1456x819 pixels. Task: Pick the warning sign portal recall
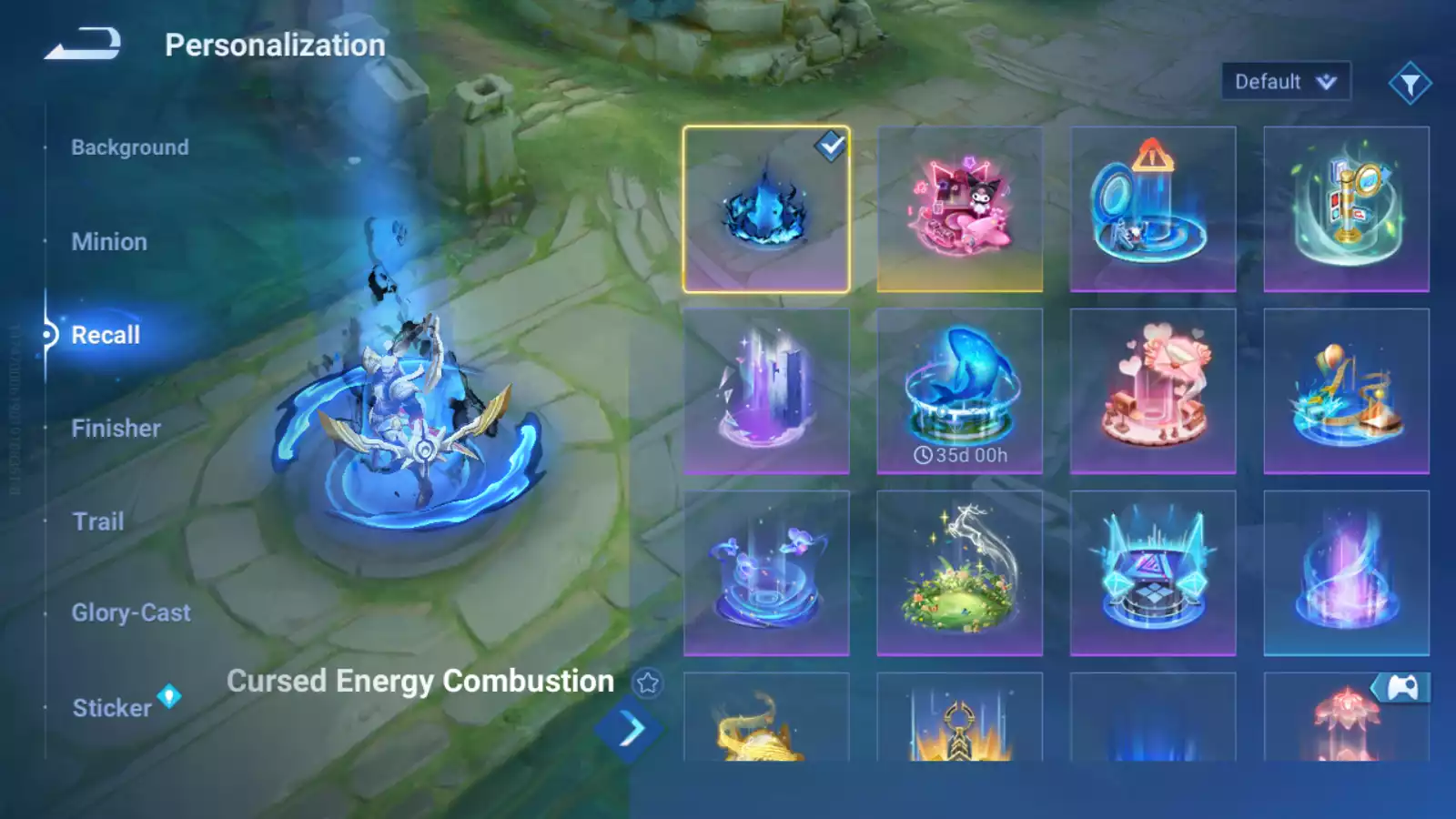click(1153, 209)
